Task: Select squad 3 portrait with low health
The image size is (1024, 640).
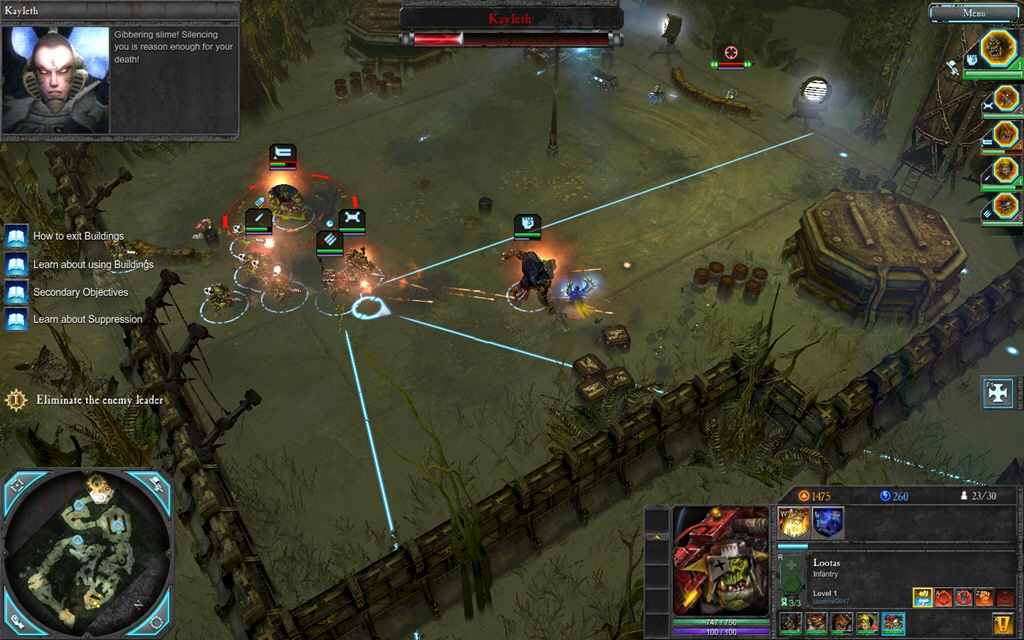Action: pos(1005,134)
